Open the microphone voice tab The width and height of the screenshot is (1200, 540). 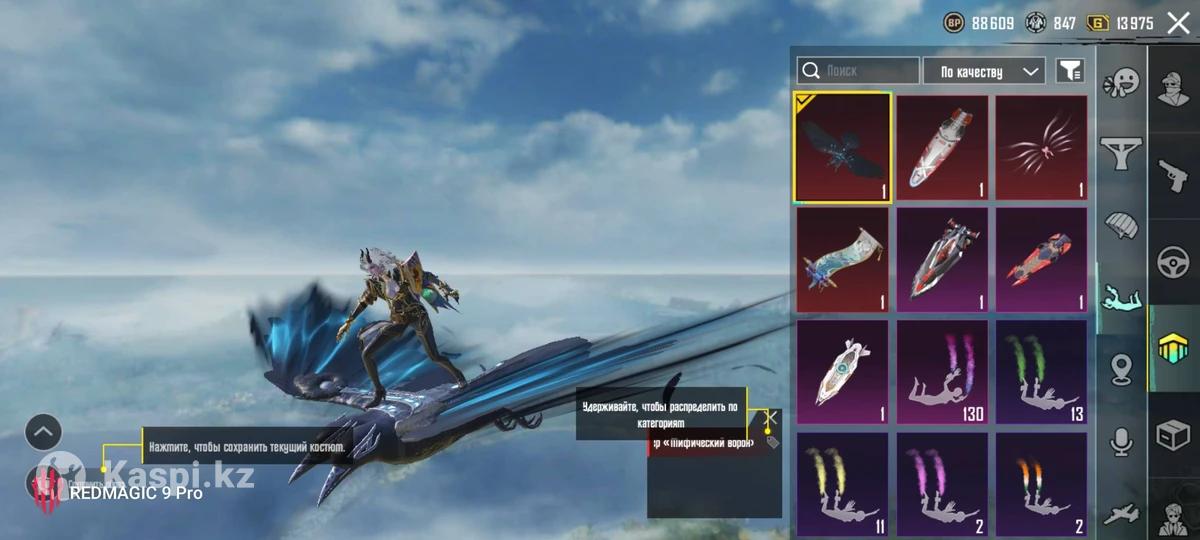[1122, 441]
